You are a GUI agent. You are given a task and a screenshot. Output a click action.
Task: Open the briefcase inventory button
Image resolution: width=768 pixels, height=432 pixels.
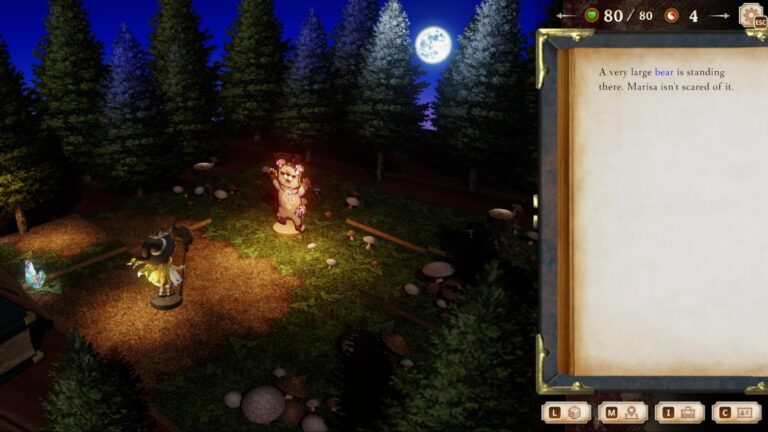coord(680,412)
